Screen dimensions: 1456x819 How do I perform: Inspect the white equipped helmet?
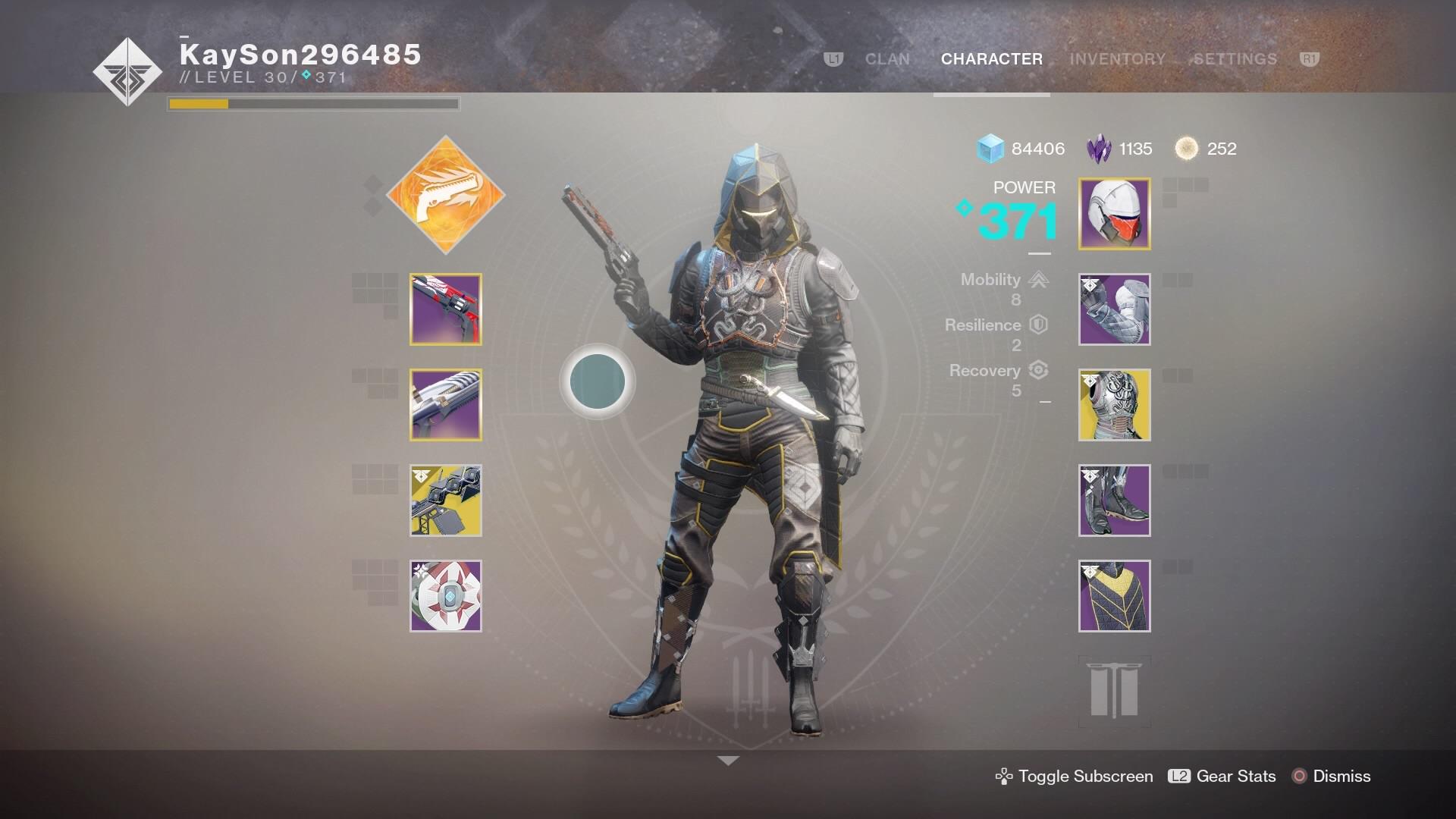pyautogui.click(x=1114, y=213)
